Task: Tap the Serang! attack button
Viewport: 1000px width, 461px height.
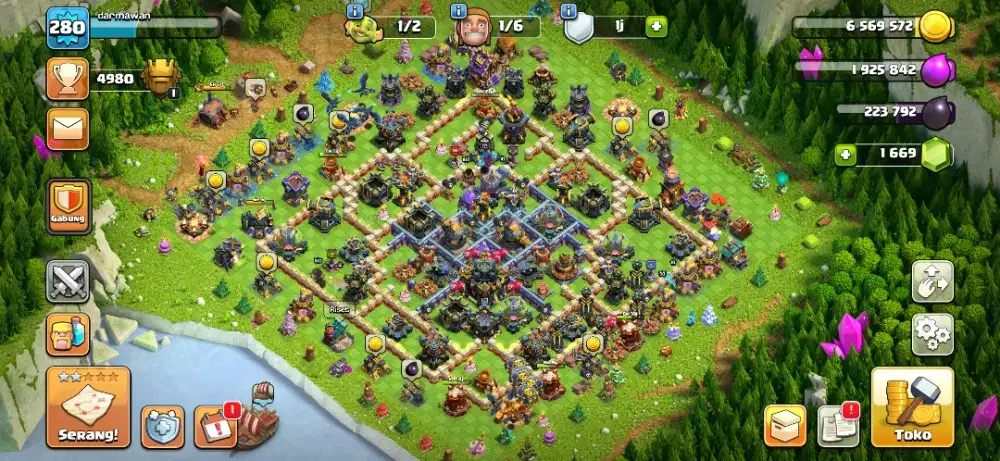Action: [x=87, y=406]
